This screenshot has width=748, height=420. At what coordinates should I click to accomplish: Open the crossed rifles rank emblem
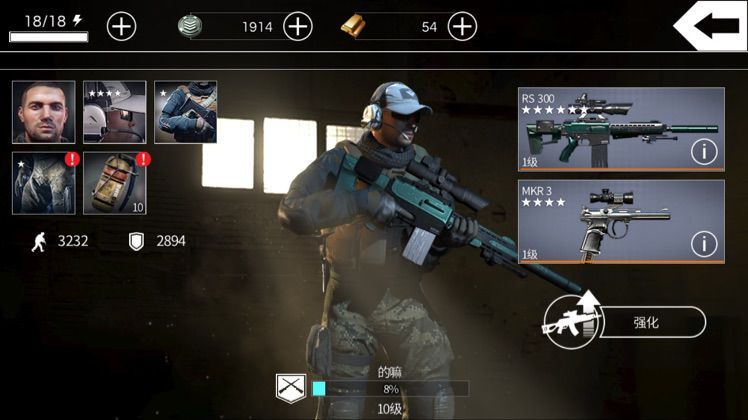[290, 387]
